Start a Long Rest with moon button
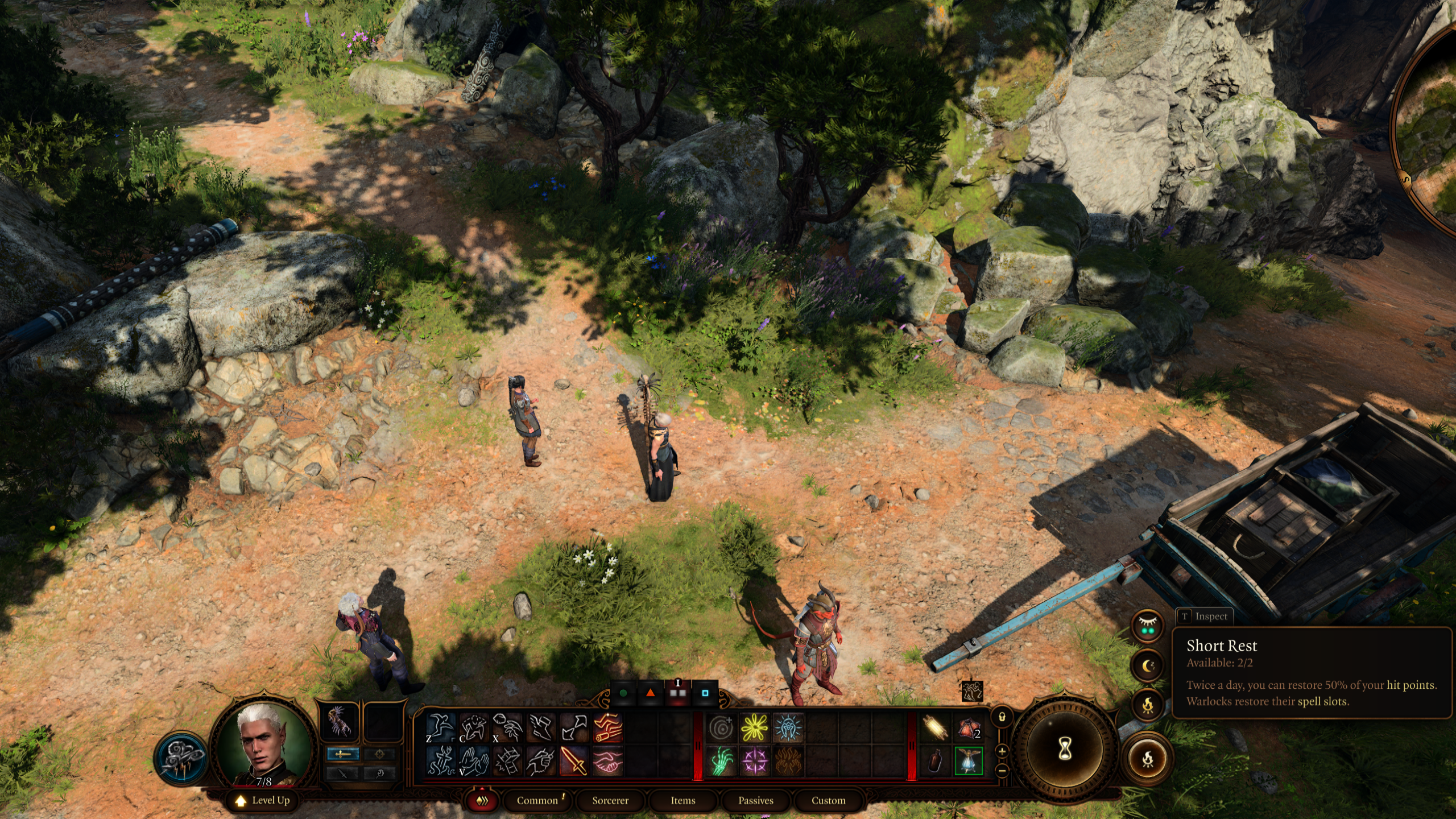Screen dimensions: 1456x819 (x=1148, y=665)
